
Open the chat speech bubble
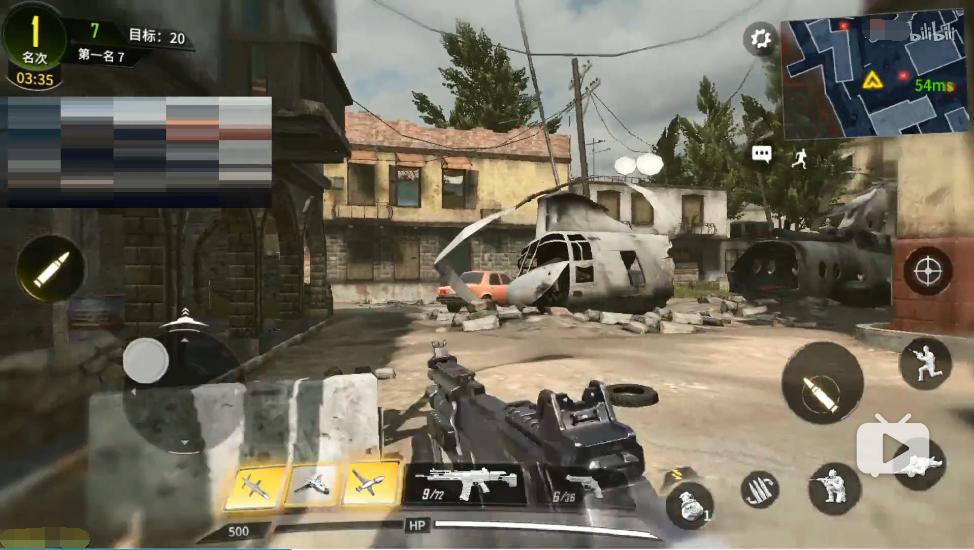pyautogui.click(x=762, y=154)
